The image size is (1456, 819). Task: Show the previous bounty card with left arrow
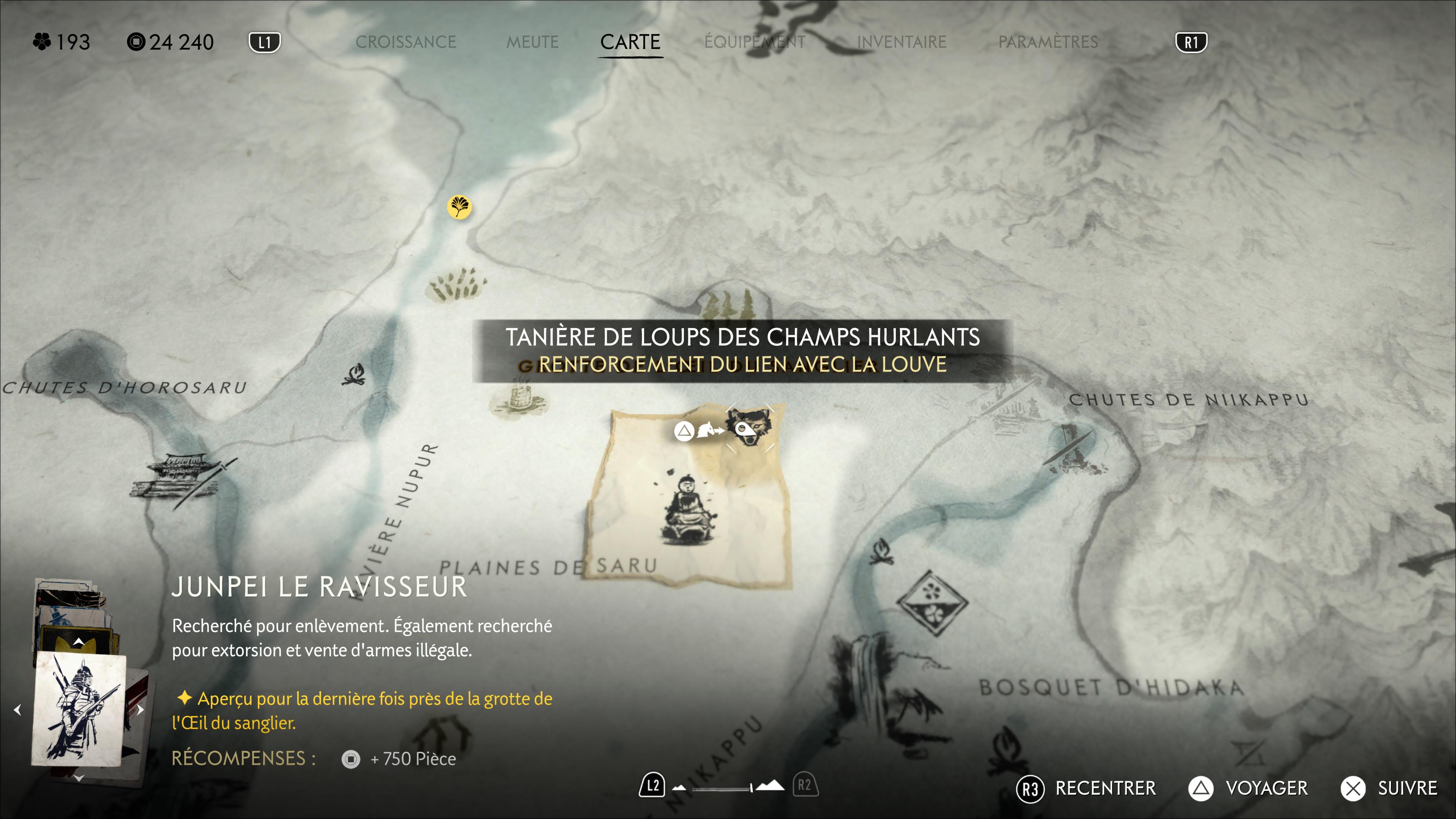(x=17, y=709)
